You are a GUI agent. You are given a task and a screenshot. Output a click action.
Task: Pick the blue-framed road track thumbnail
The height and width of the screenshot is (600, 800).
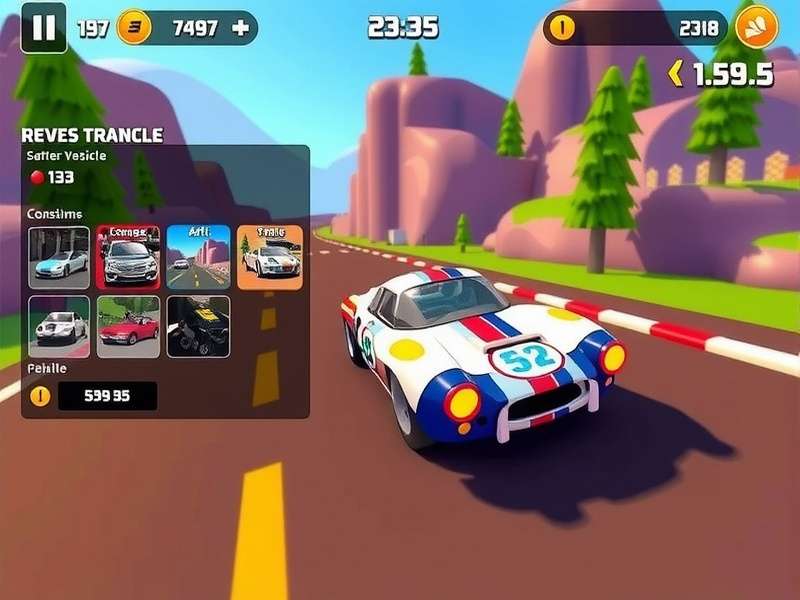coord(198,257)
